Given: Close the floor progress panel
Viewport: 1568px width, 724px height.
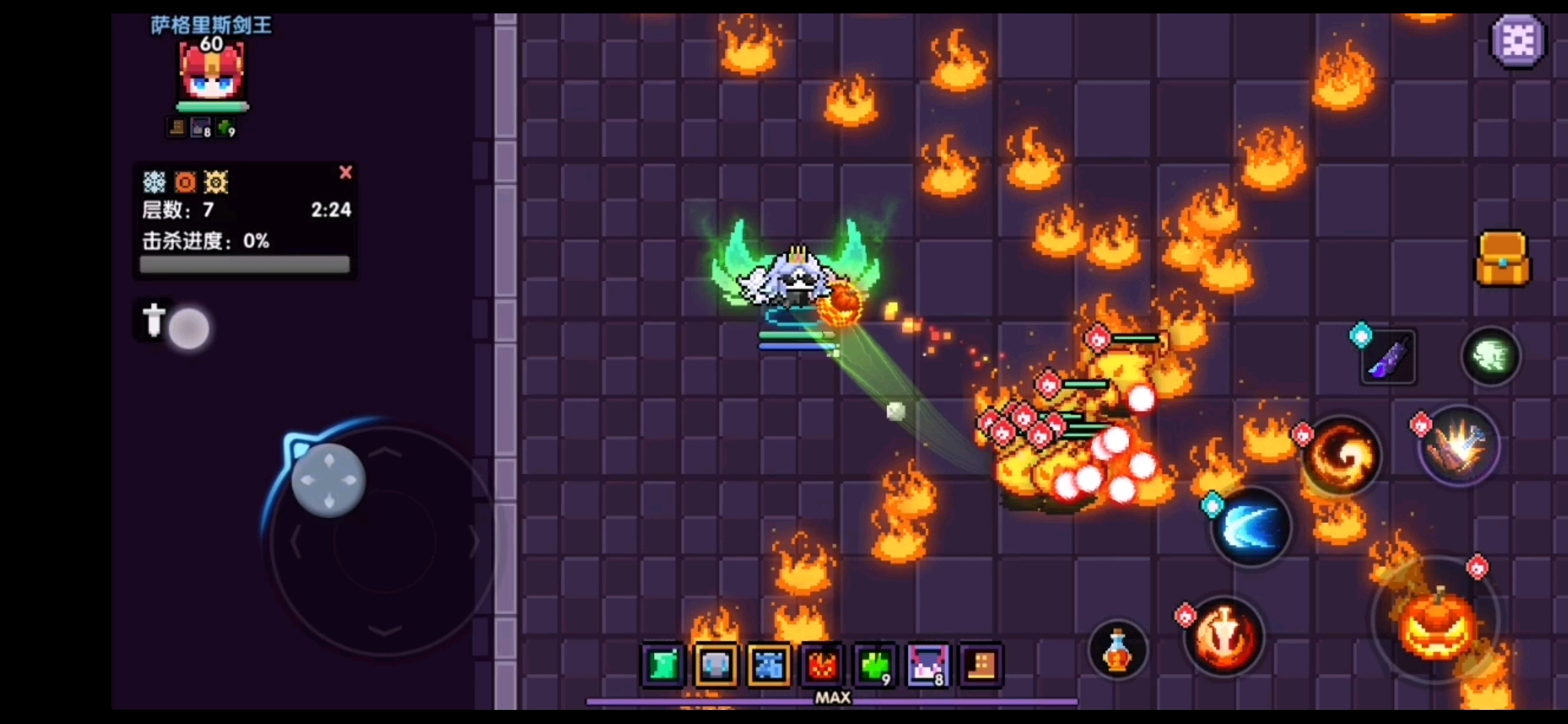Looking at the screenshot, I should pos(346,173).
